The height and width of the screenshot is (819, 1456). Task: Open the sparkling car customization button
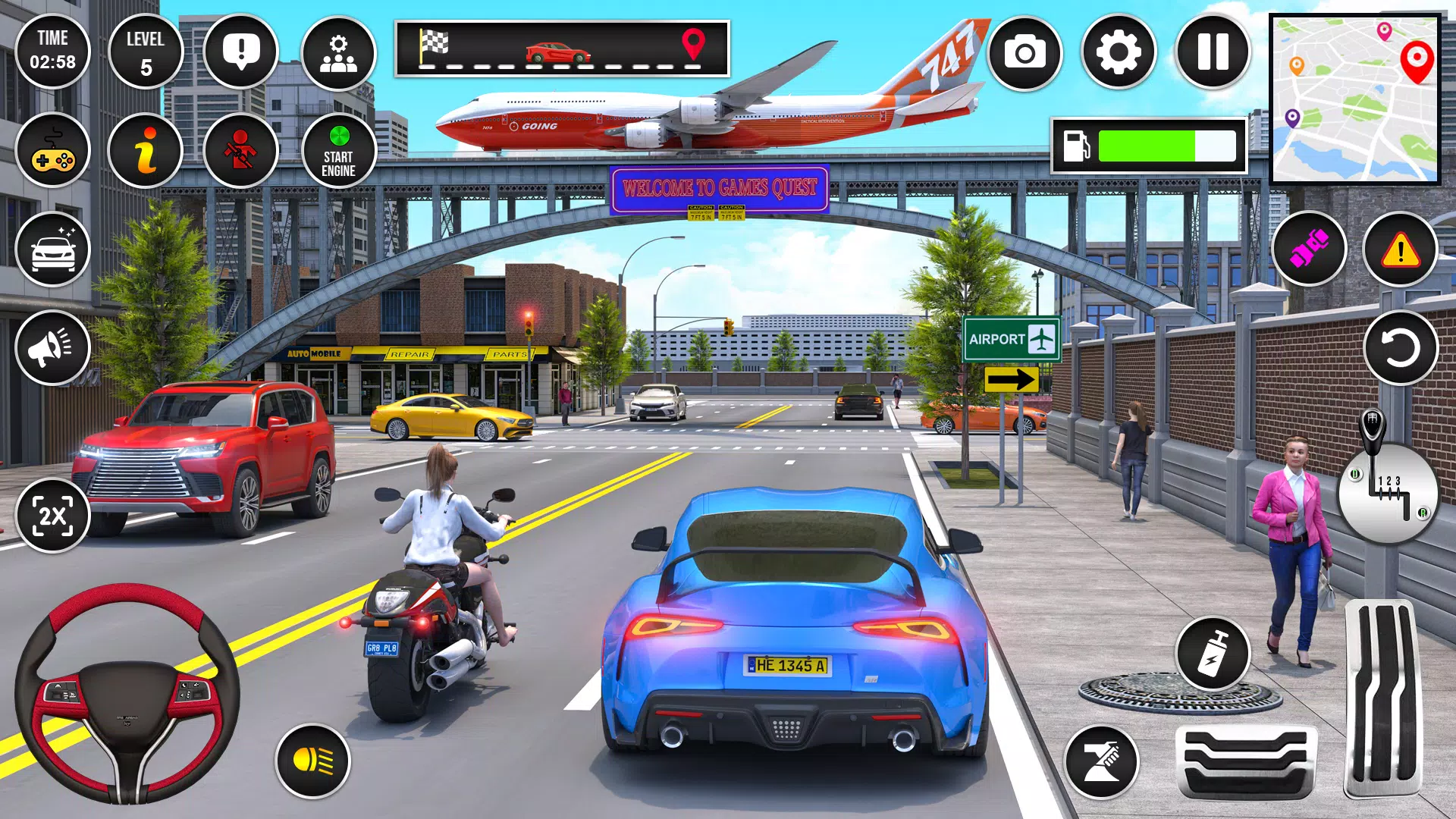pyautogui.click(x=52, y=249)
